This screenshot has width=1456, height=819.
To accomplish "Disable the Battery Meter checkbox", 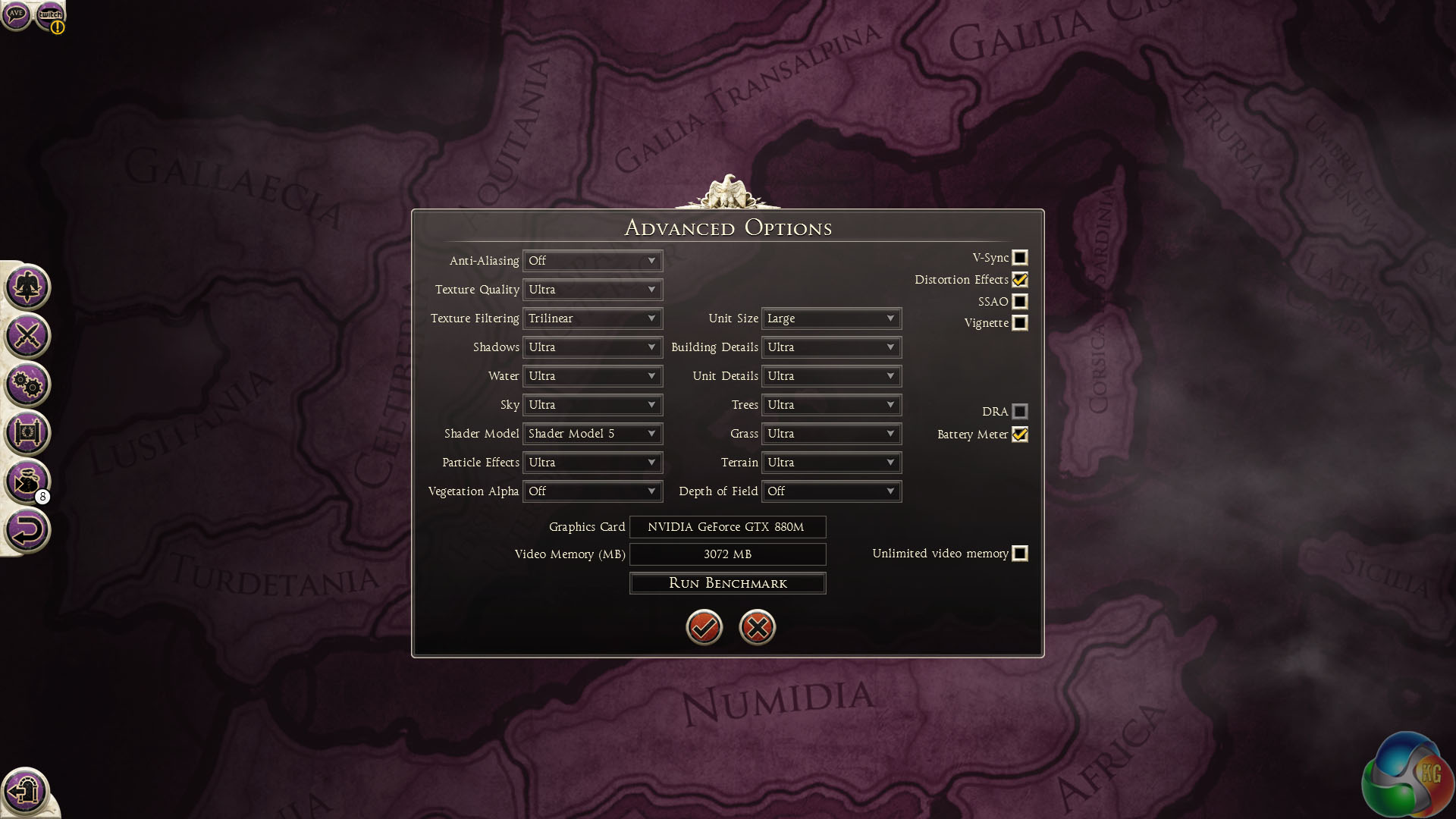I will pyautogui.click(x=1020, y=435).
